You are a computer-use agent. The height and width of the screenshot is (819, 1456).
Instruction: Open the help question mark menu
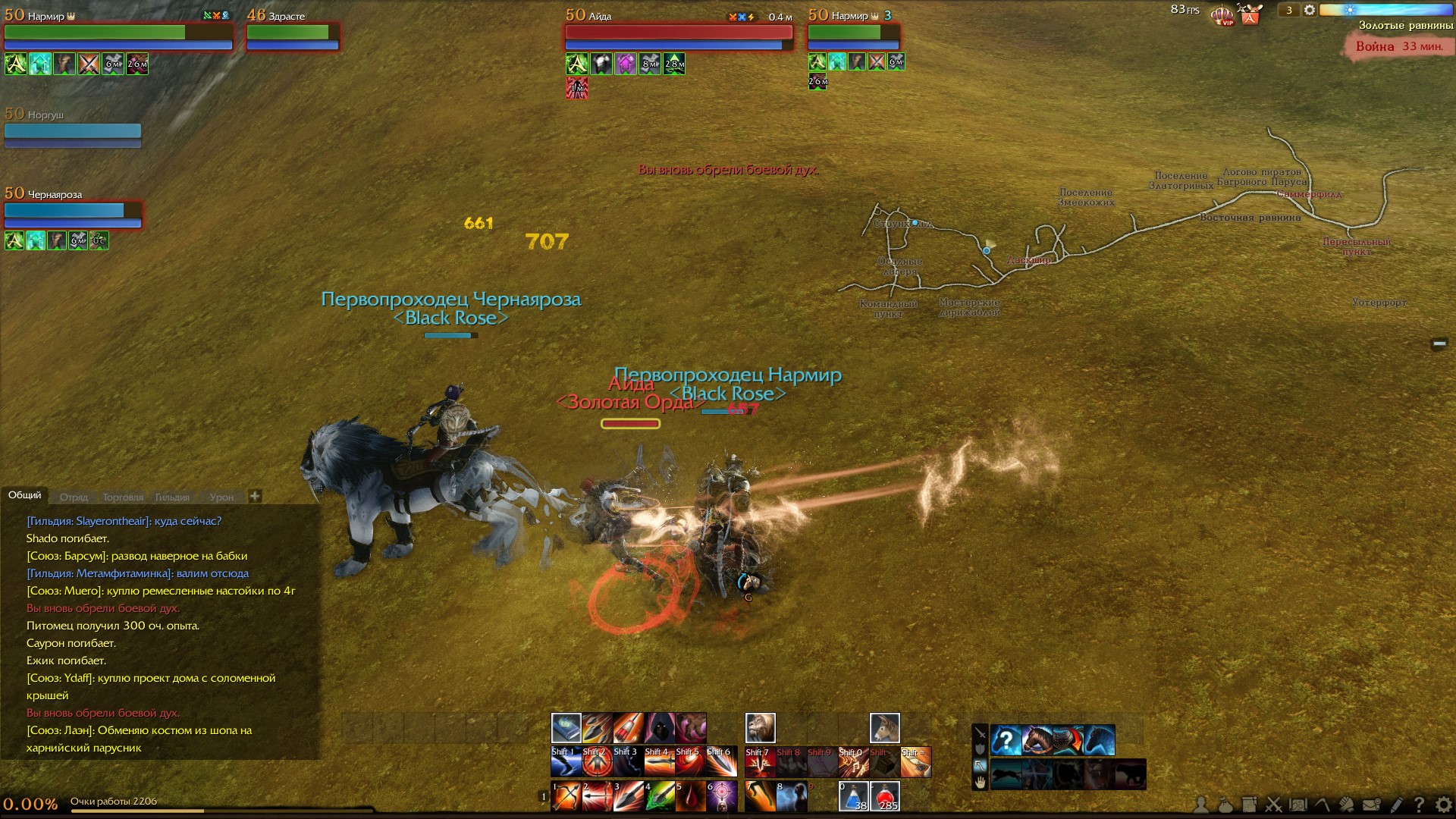[x=1419, y=805]
